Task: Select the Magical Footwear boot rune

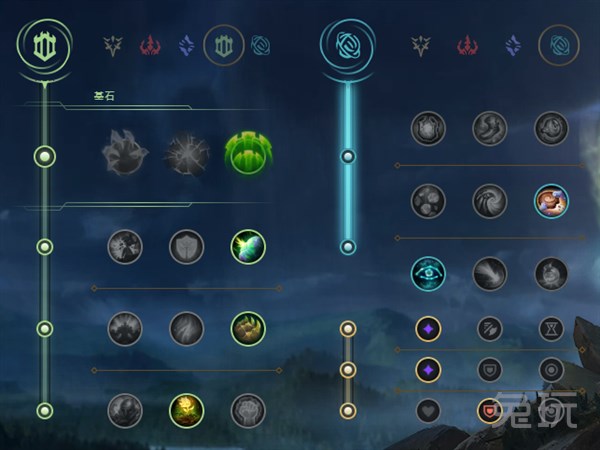Action: coord(490,128)
